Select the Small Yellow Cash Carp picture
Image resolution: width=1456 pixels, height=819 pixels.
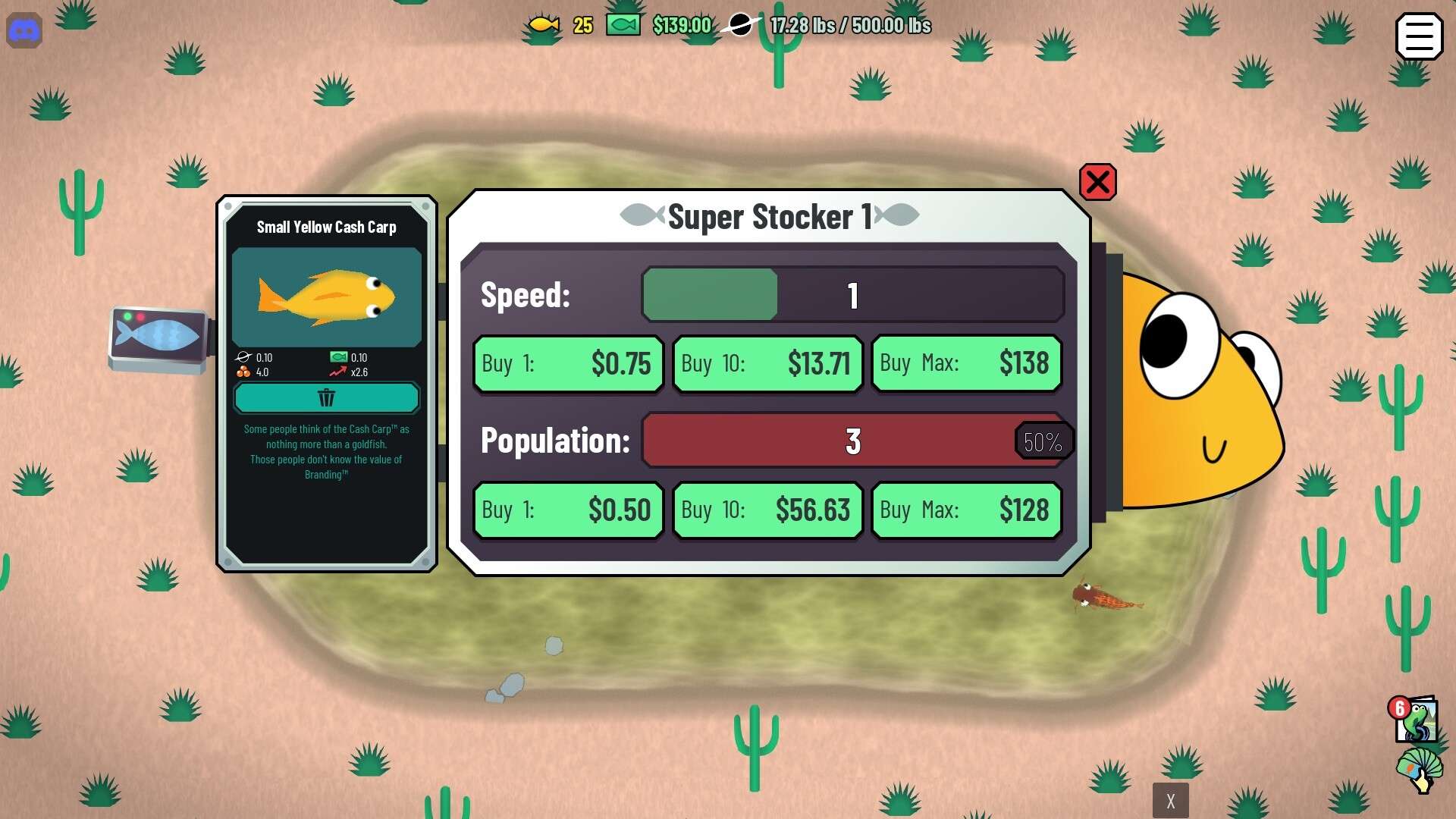pos(326,297)
